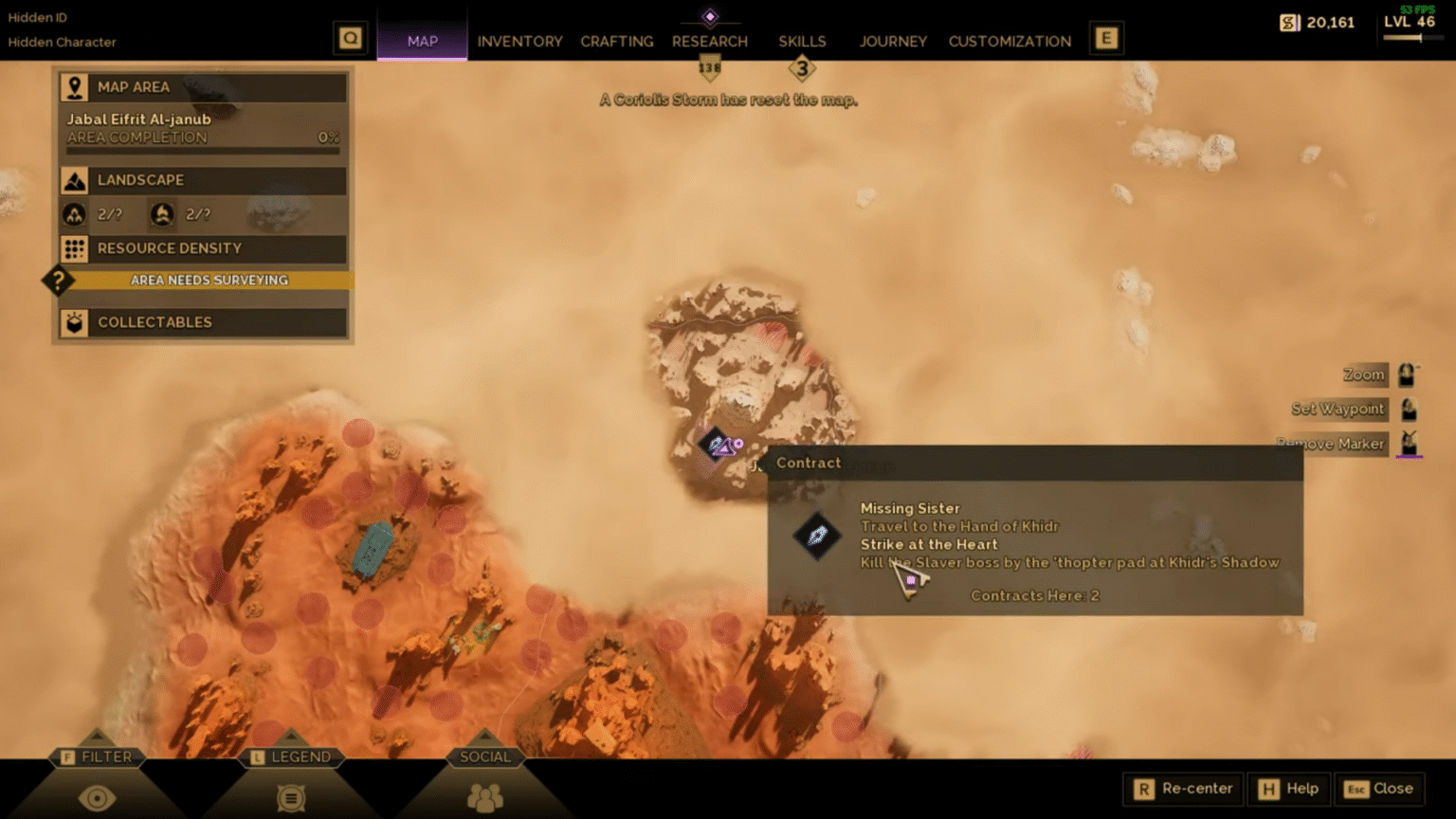
Task: Toggle the Filter eye icon
Action: click(98, 799)
